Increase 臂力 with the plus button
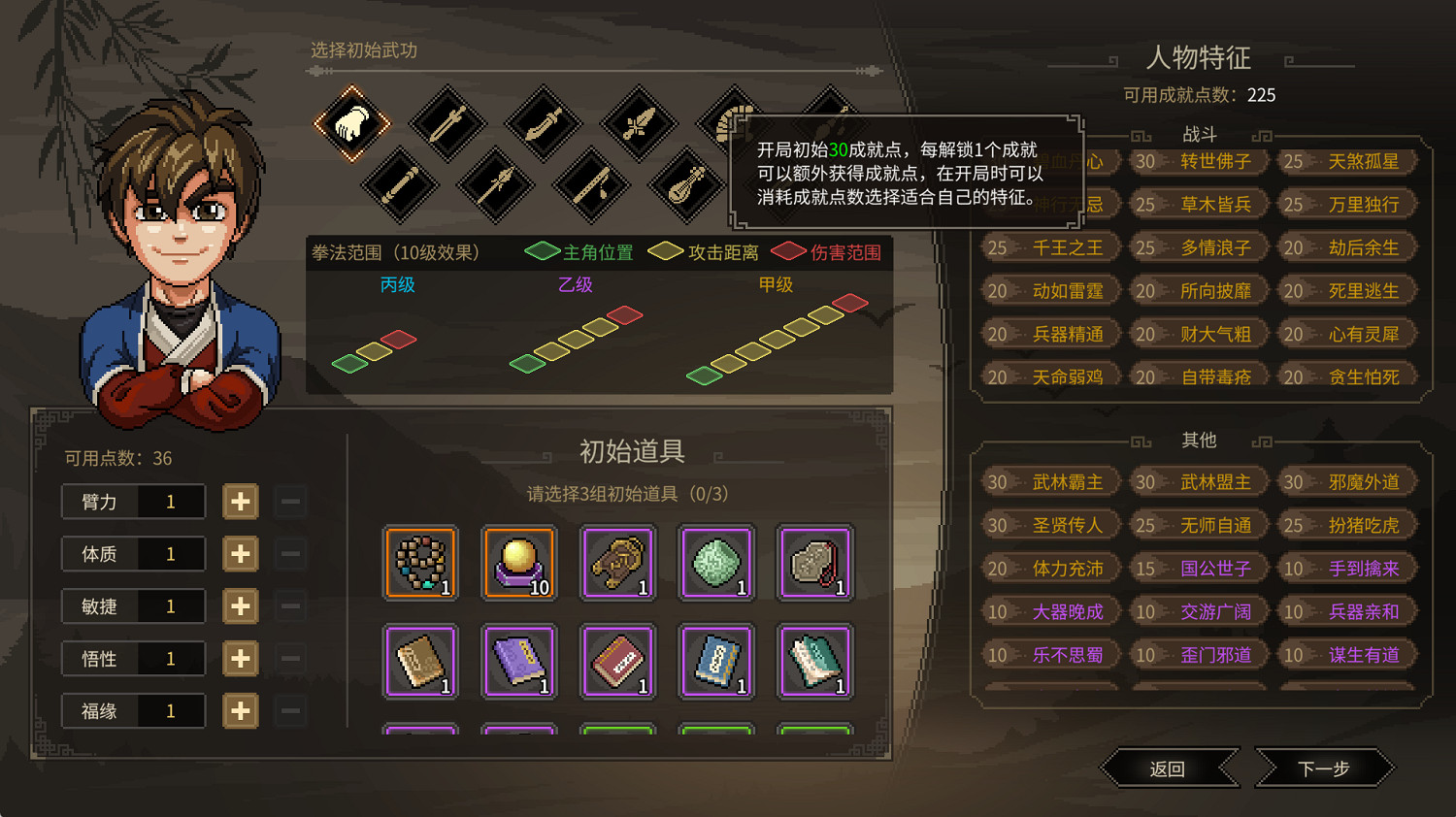This screenshot has width=1456, height=817. [240, 502]
